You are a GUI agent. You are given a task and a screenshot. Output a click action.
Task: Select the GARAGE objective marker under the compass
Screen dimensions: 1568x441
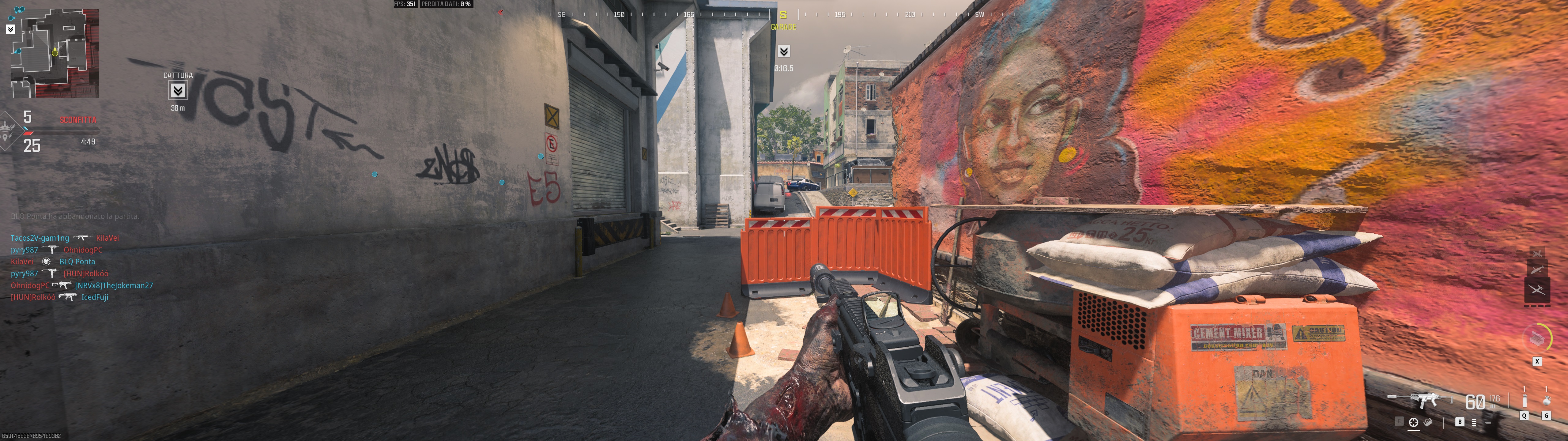(x=784, y=51)
